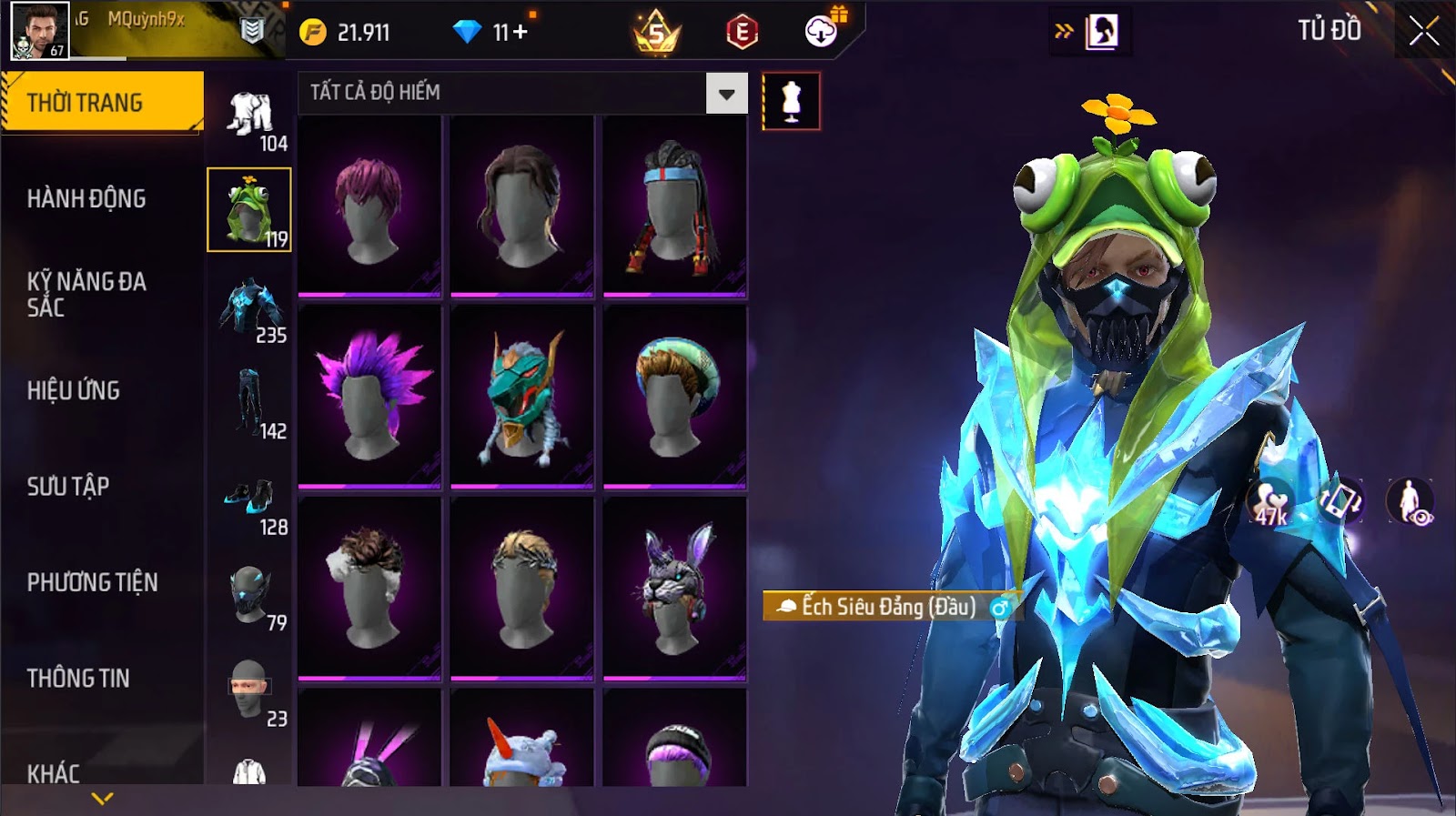Equip the bunny-eared cat head item
Image resolution: width=1456 pixels, height=816 pixels.
675,588
